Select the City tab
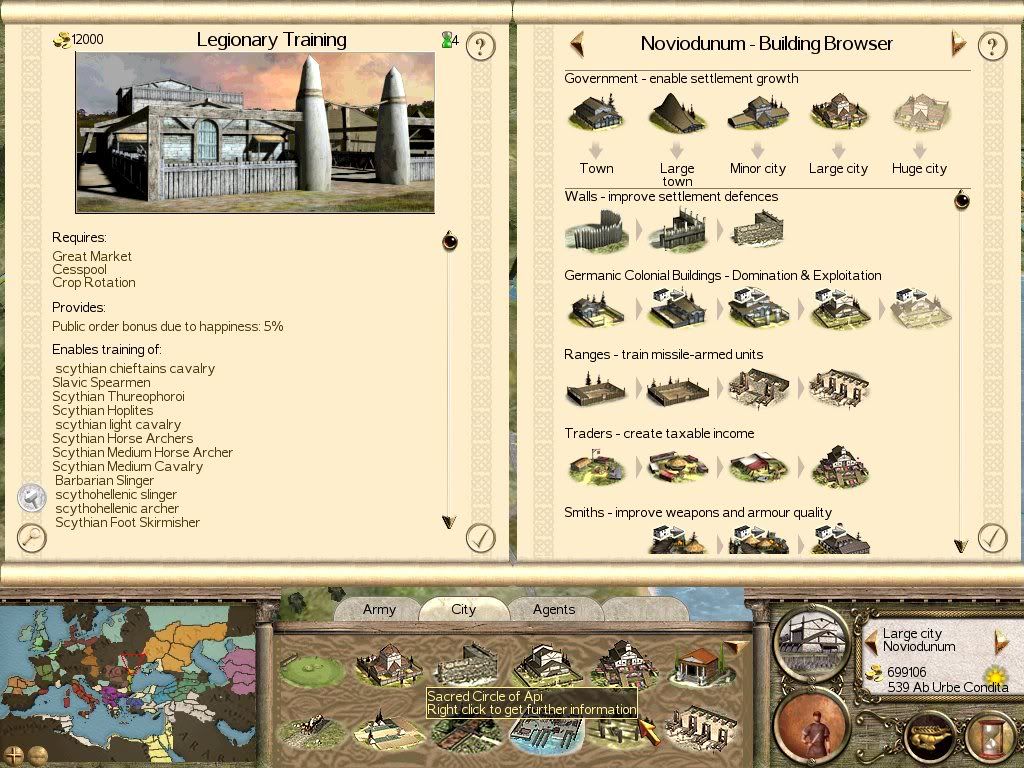The height and width of the screenshot is (768, 1024). 464,609
